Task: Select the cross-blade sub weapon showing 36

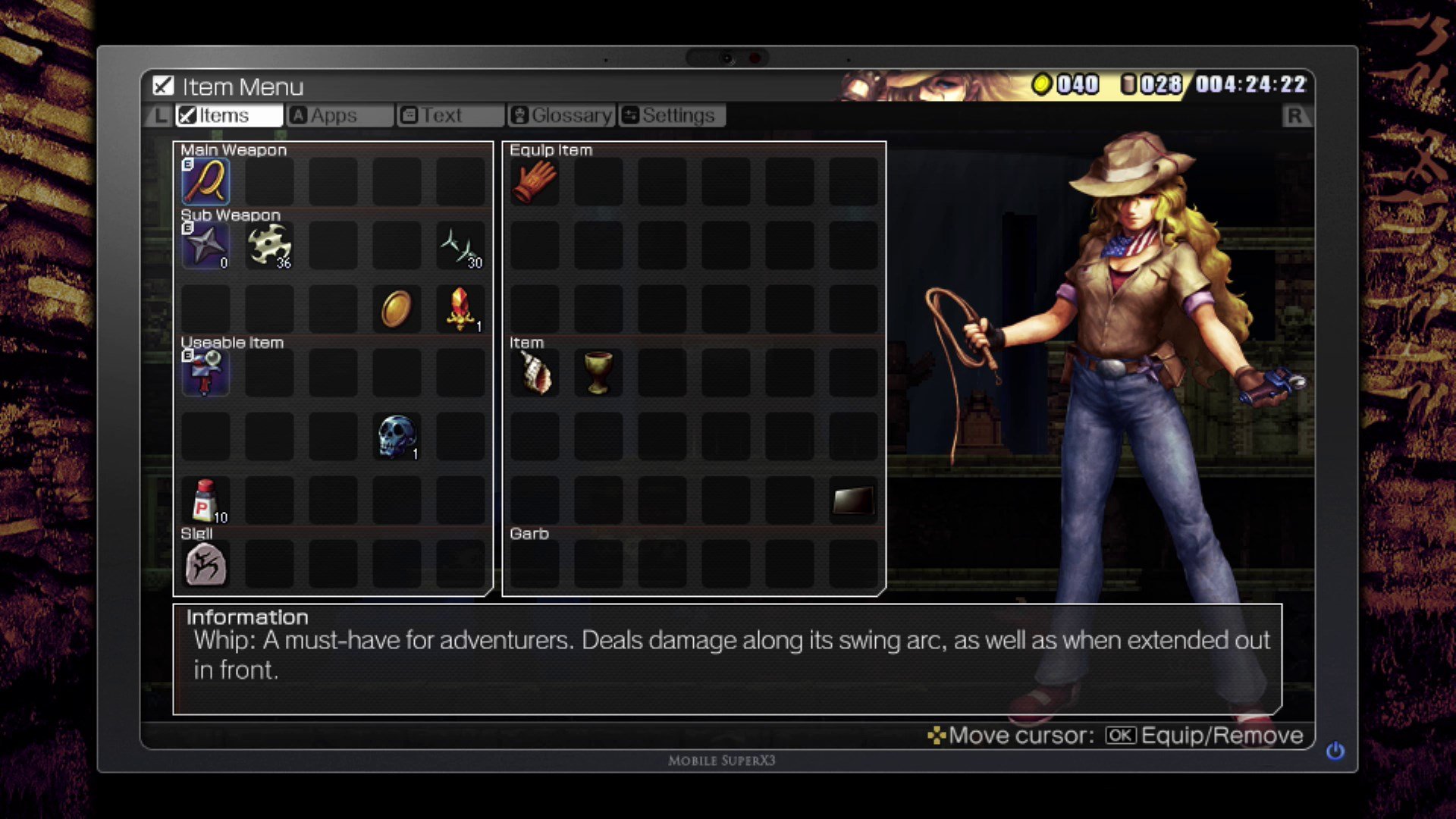Action: (x=269, y=244)
